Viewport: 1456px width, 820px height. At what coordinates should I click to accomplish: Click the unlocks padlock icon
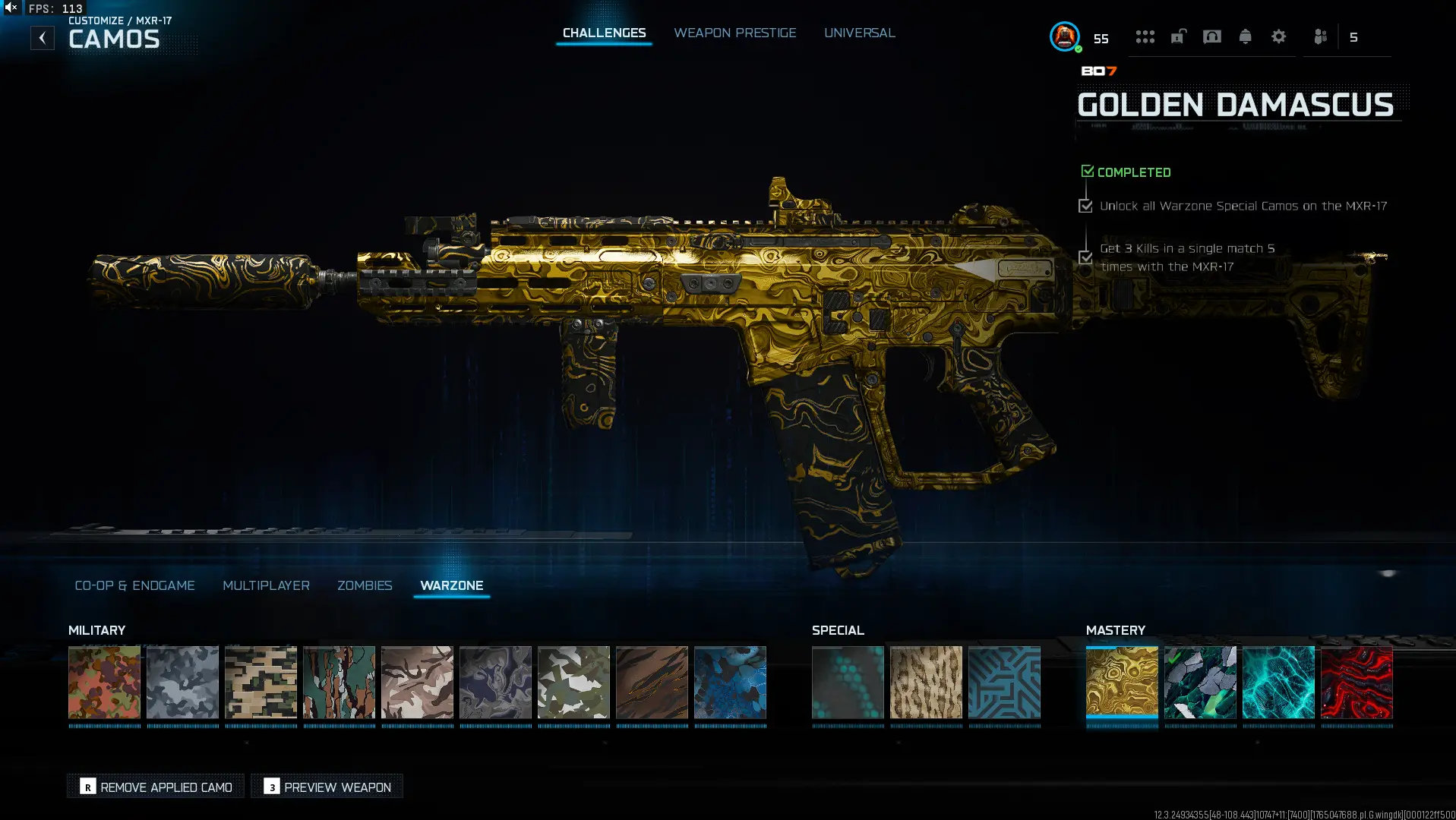click(x=1178, y=36)
